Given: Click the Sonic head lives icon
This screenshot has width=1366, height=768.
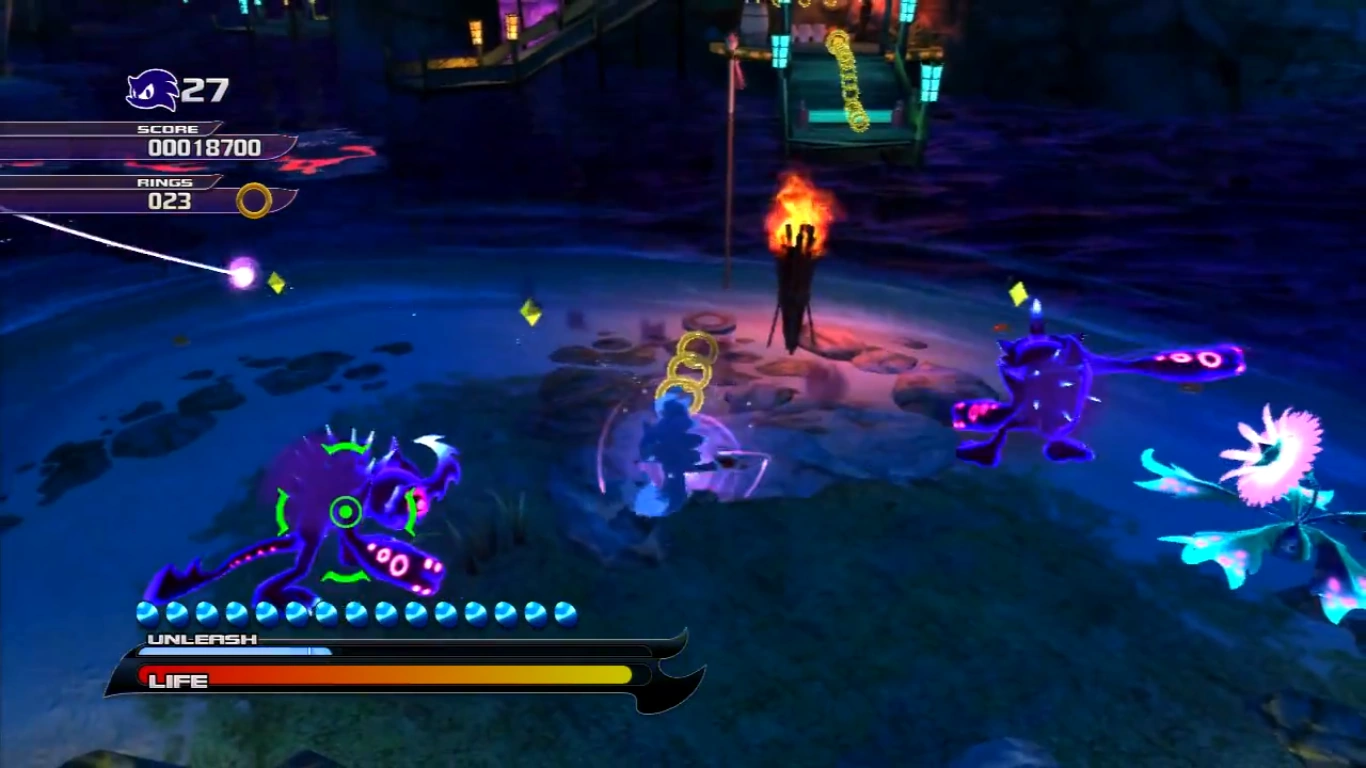Looking at the screenshot, I should point(152,90).
